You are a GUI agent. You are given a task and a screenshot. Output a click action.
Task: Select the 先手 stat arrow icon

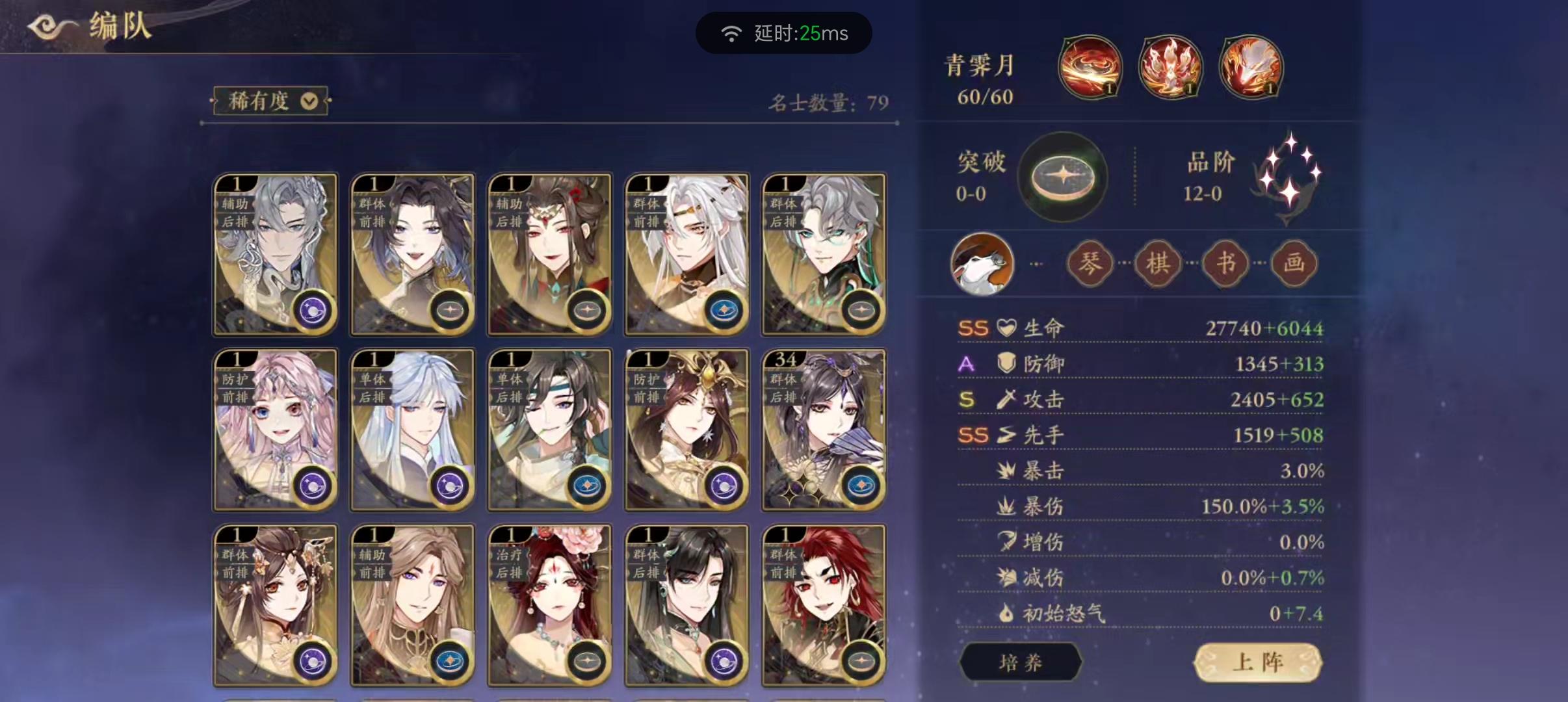point(1007,434)
